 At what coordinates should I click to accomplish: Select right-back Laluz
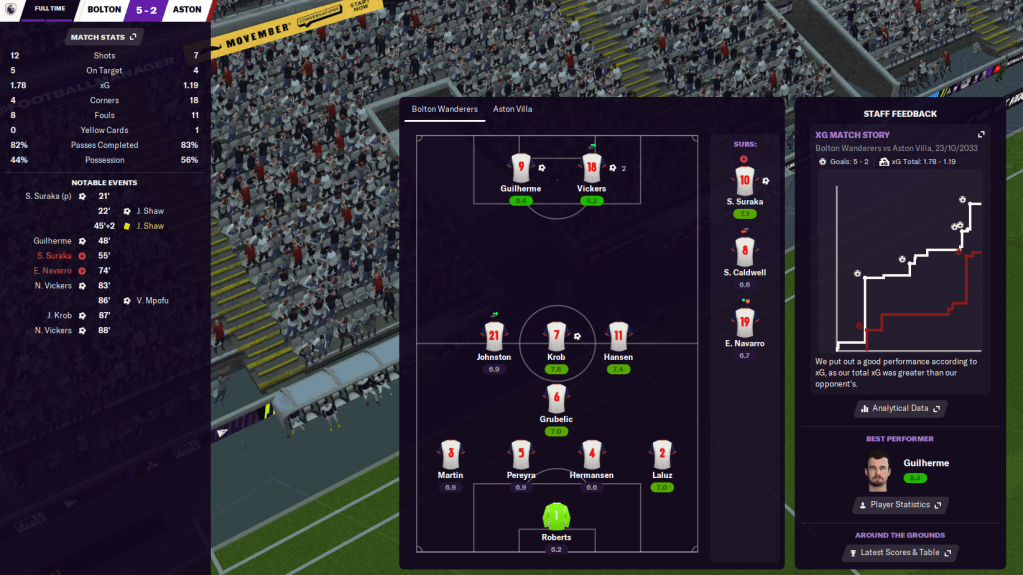point(660,454)
